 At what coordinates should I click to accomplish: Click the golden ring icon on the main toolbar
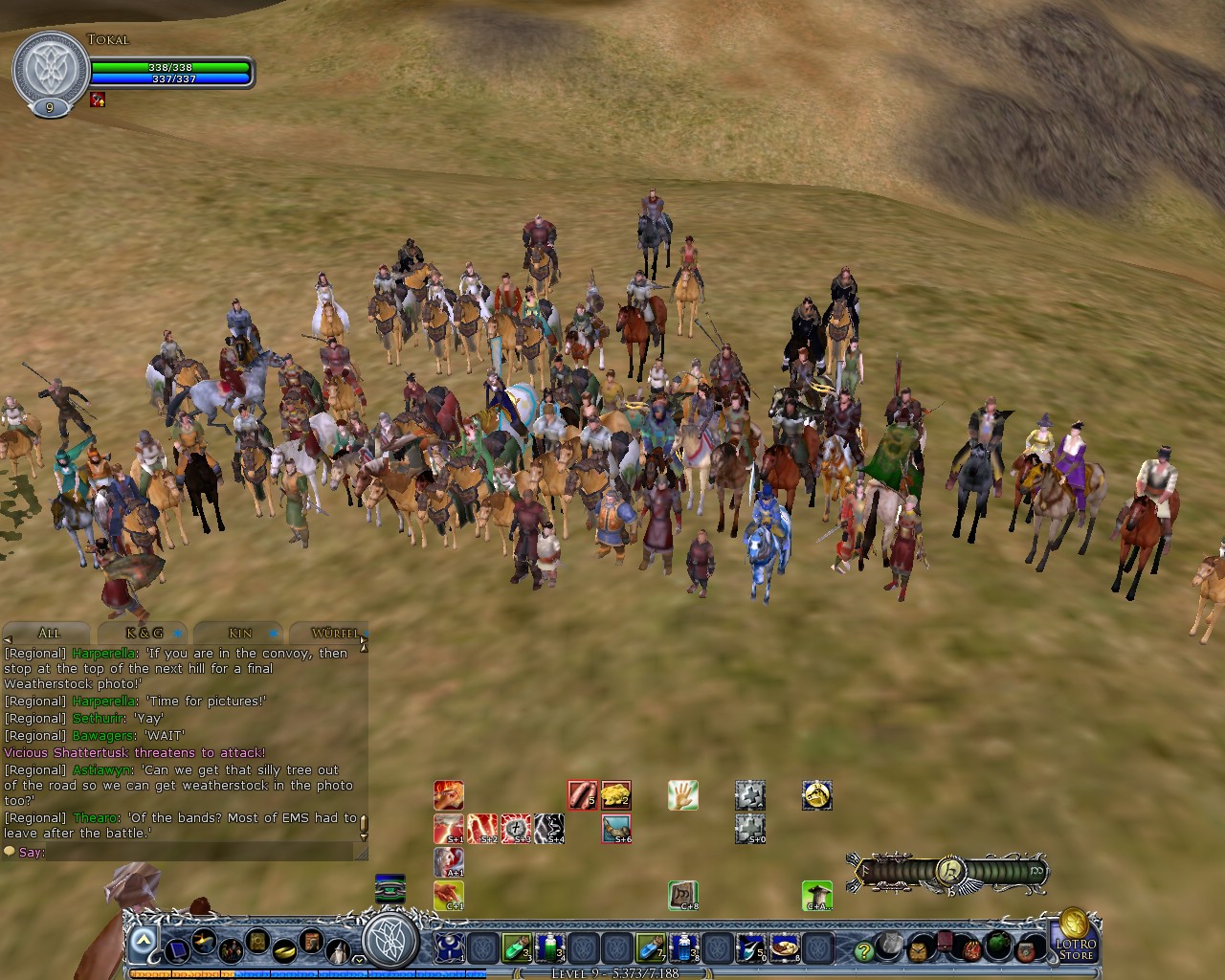tap(283, 952)
